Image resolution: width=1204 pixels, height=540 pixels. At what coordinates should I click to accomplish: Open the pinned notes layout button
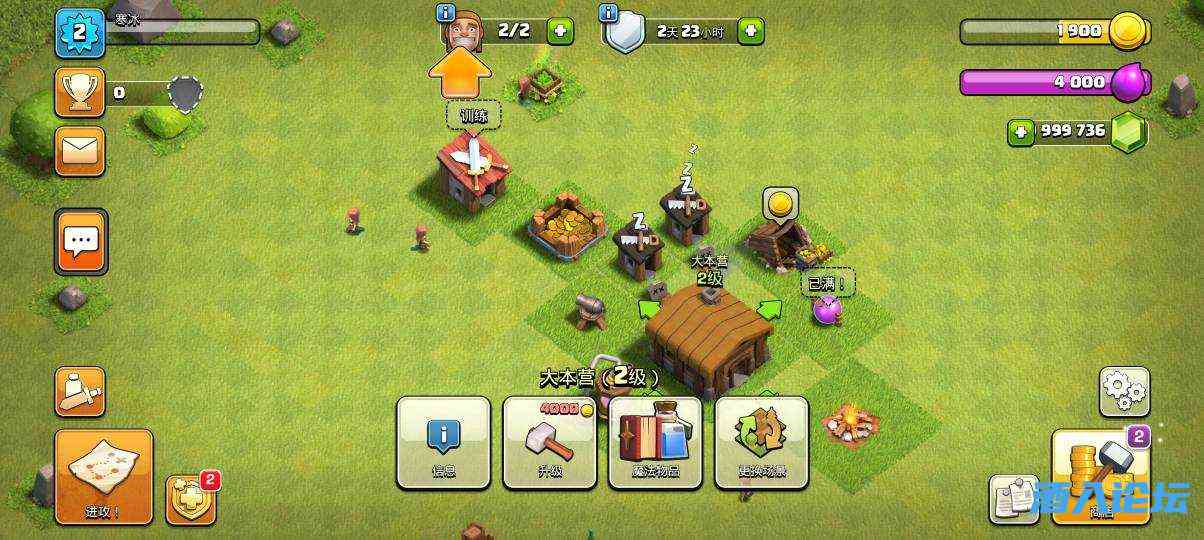point(1014,498)
